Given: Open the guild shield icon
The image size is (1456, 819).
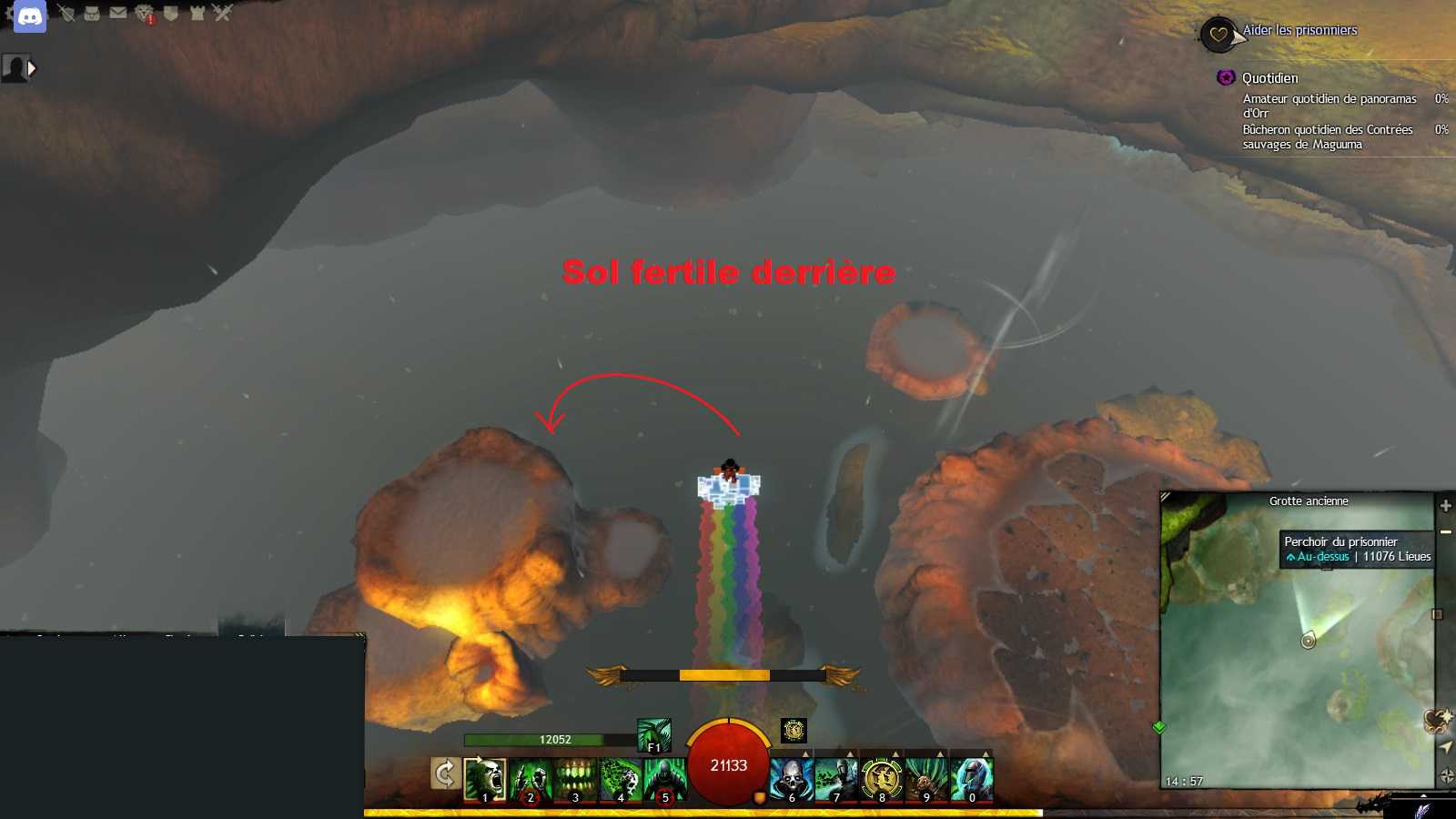Looking at the screenshot, I should pyautogui.click(x=170, y=13).
